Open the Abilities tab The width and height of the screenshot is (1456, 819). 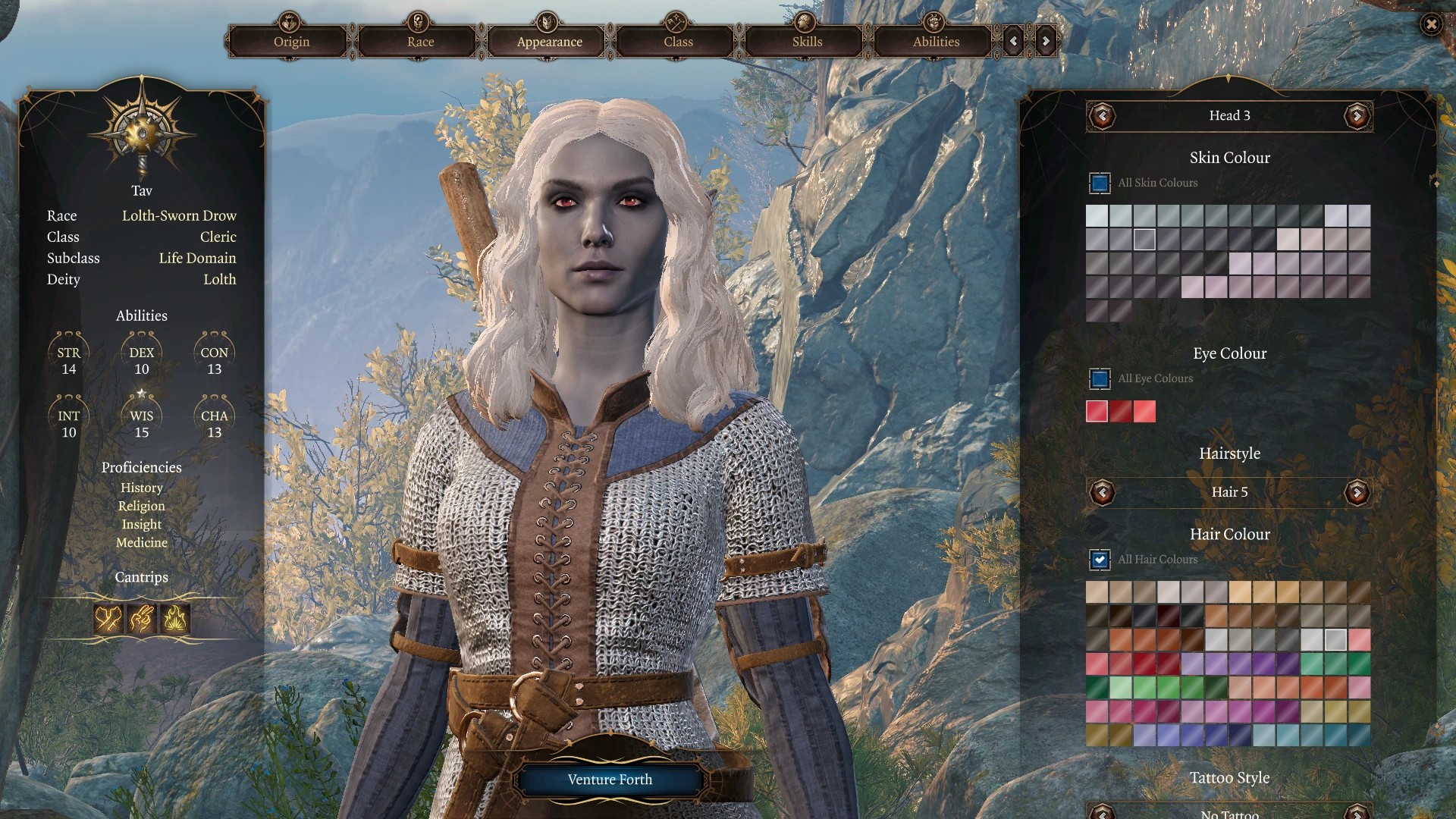coord(936,42)
